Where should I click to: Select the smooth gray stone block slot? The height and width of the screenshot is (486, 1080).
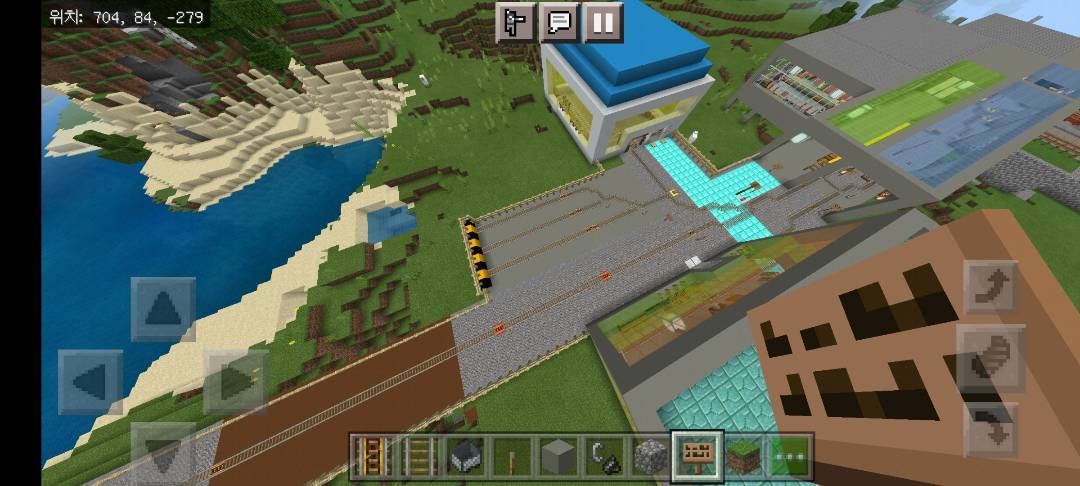click(558, 457)
